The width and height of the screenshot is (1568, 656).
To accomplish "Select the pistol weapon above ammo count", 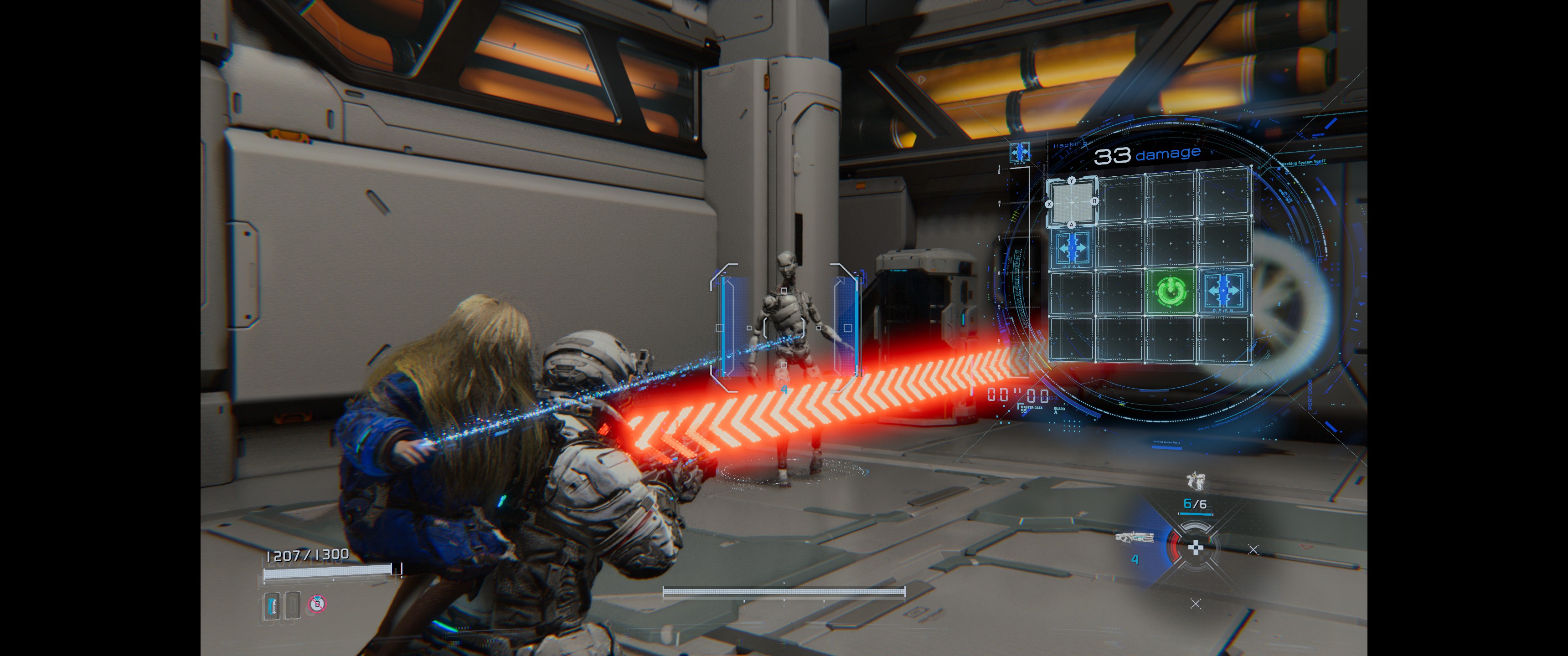I will click(x=1196, y=481).
